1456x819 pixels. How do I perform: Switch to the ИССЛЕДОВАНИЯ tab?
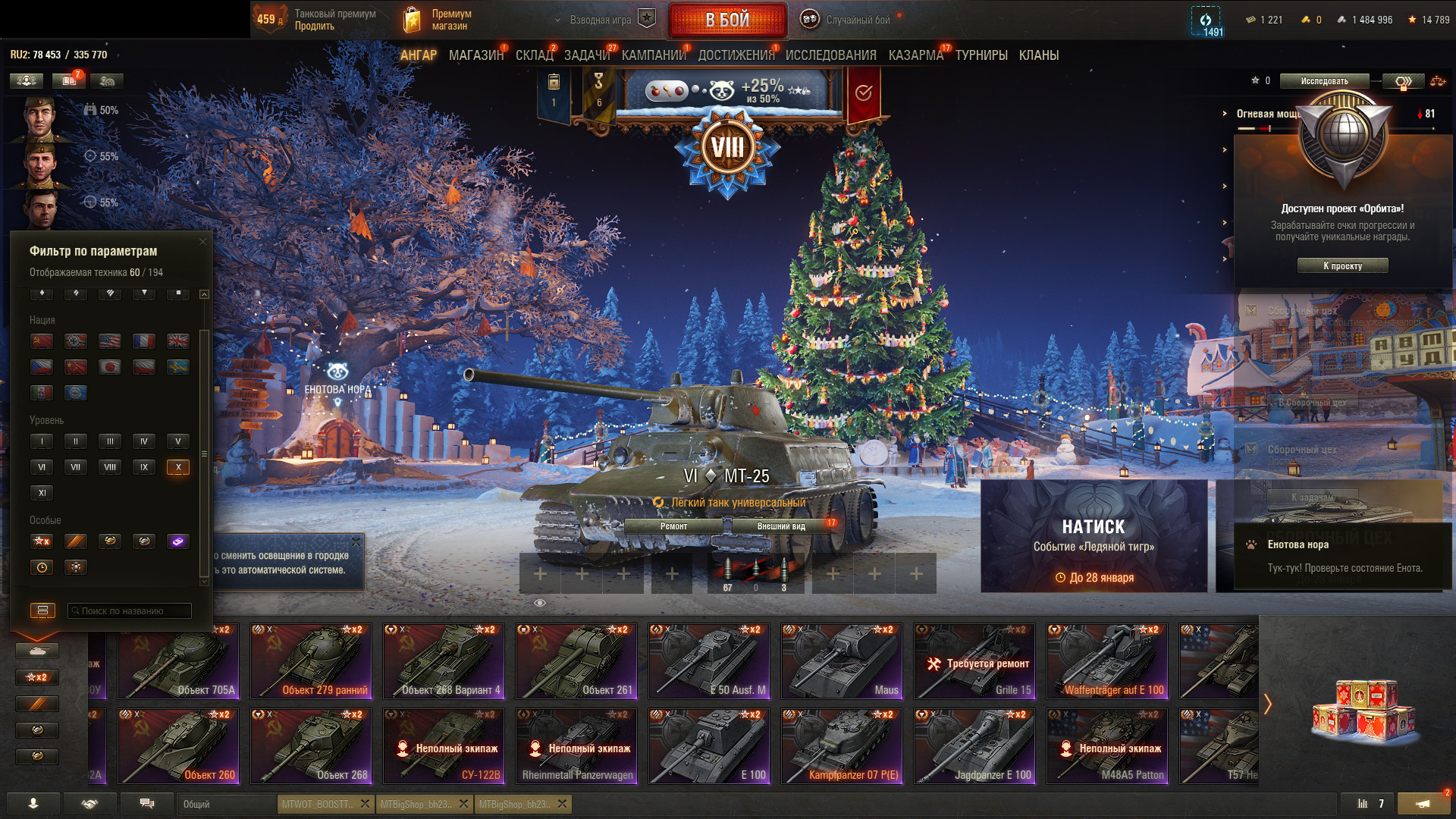pyautogui.click(x=830, y=55)
